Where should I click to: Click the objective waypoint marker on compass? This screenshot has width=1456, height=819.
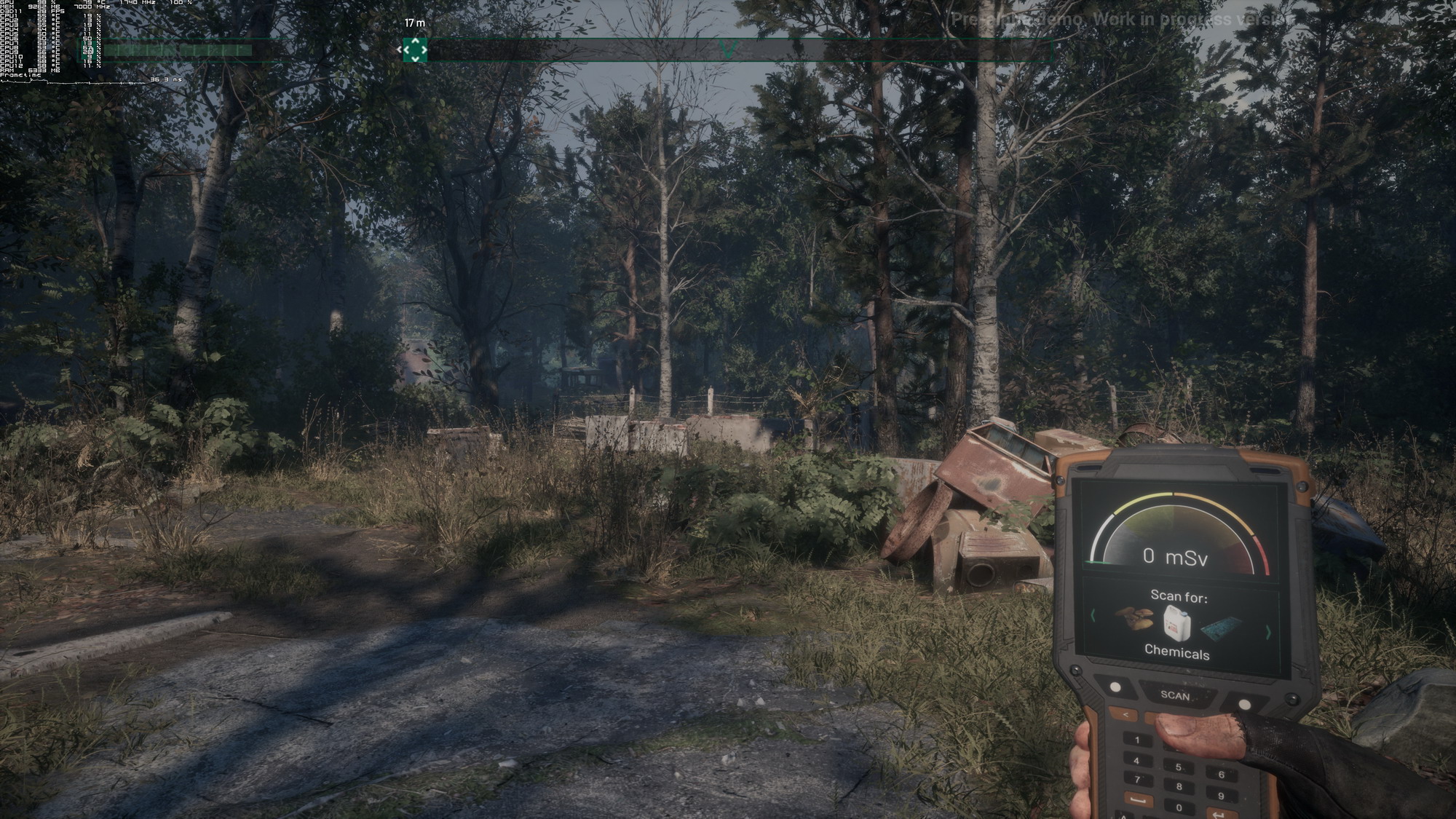pyautogui.click(x=415, y=50)
